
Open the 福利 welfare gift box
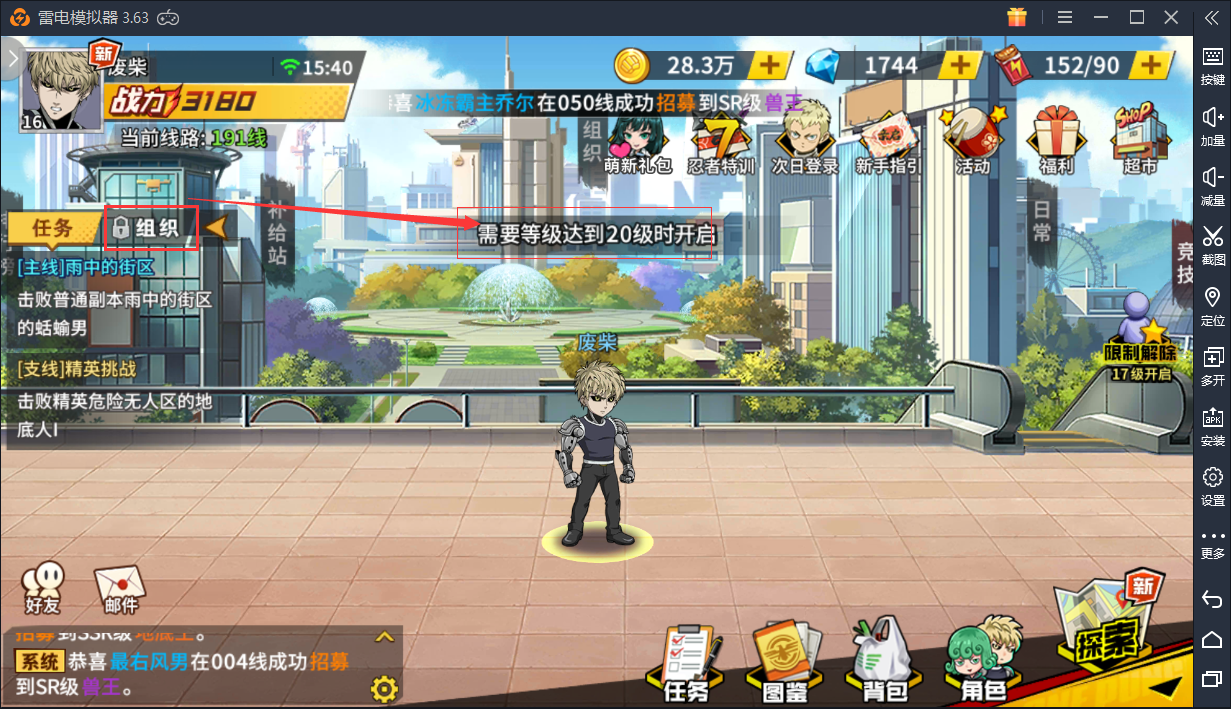[1056, 143]
